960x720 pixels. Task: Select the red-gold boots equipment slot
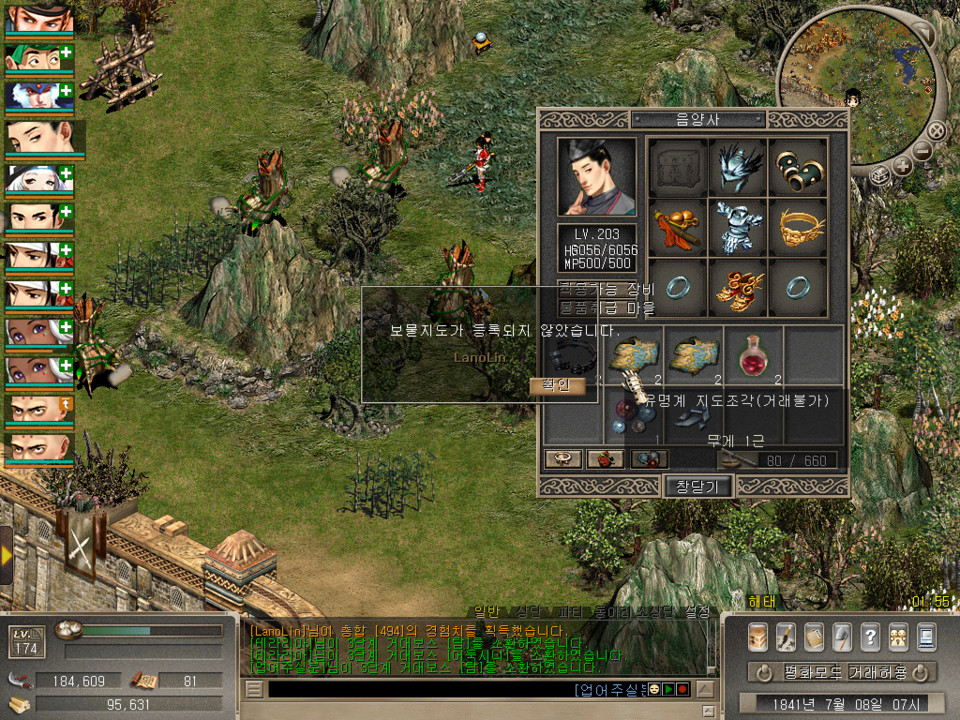[x=738, y=287]
